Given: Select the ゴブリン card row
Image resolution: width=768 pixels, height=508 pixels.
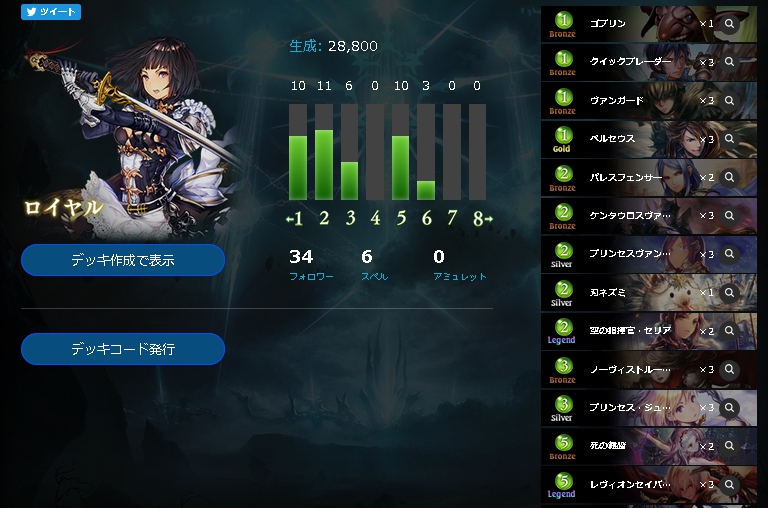Looking at the screenshot, I should pos(630,22).
